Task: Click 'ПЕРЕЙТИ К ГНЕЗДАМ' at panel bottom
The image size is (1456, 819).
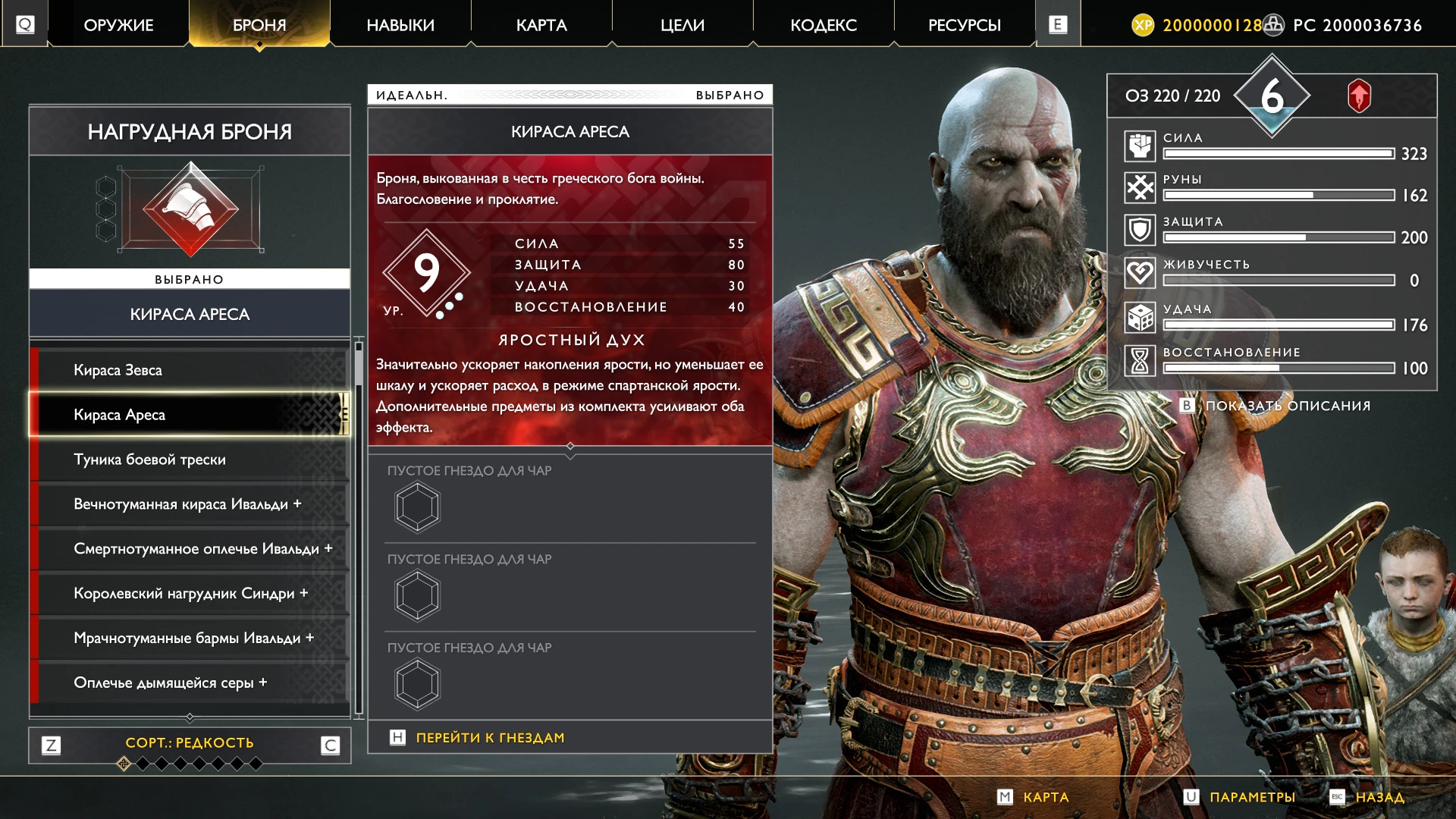Action: 489,736
